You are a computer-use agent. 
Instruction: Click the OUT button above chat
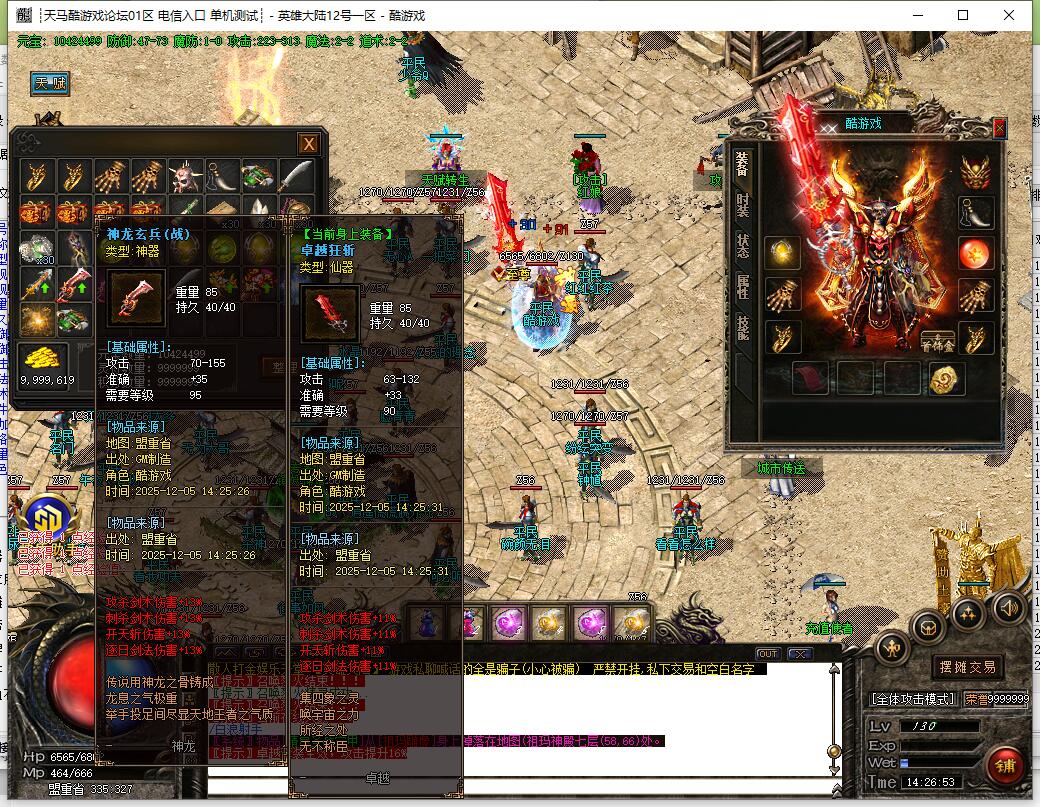click(x=767, y=654)
